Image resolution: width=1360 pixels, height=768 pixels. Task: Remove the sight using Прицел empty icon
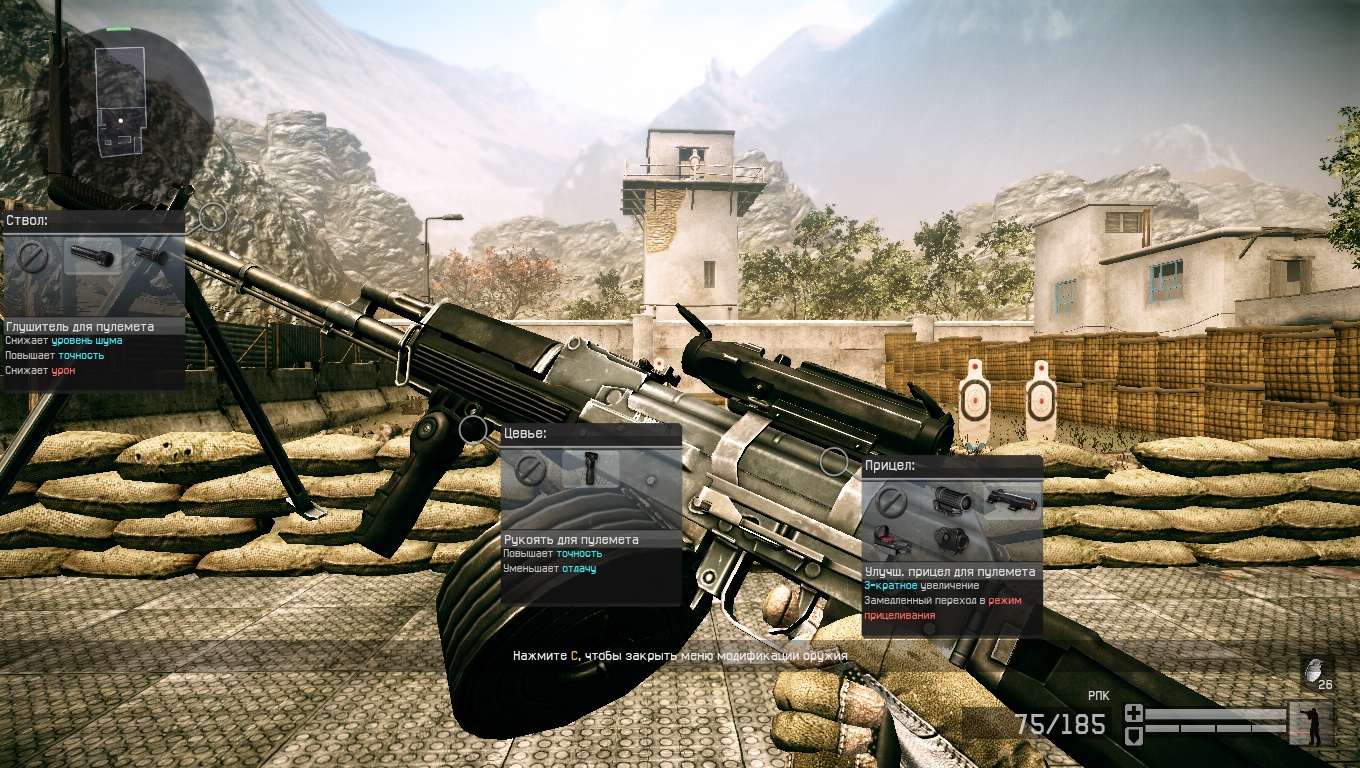point(892,503)
